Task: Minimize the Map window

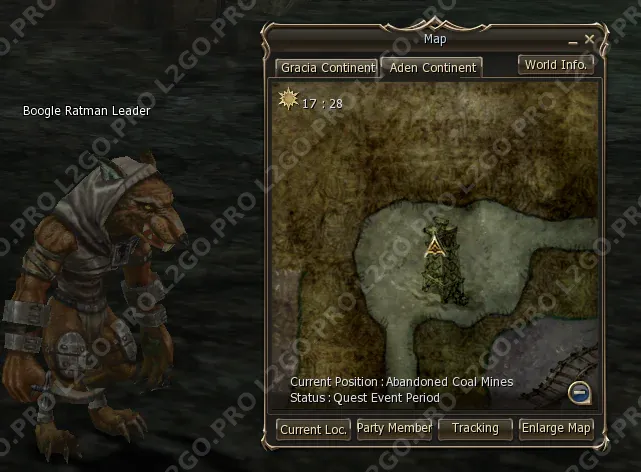Action: tap(572, 41)
